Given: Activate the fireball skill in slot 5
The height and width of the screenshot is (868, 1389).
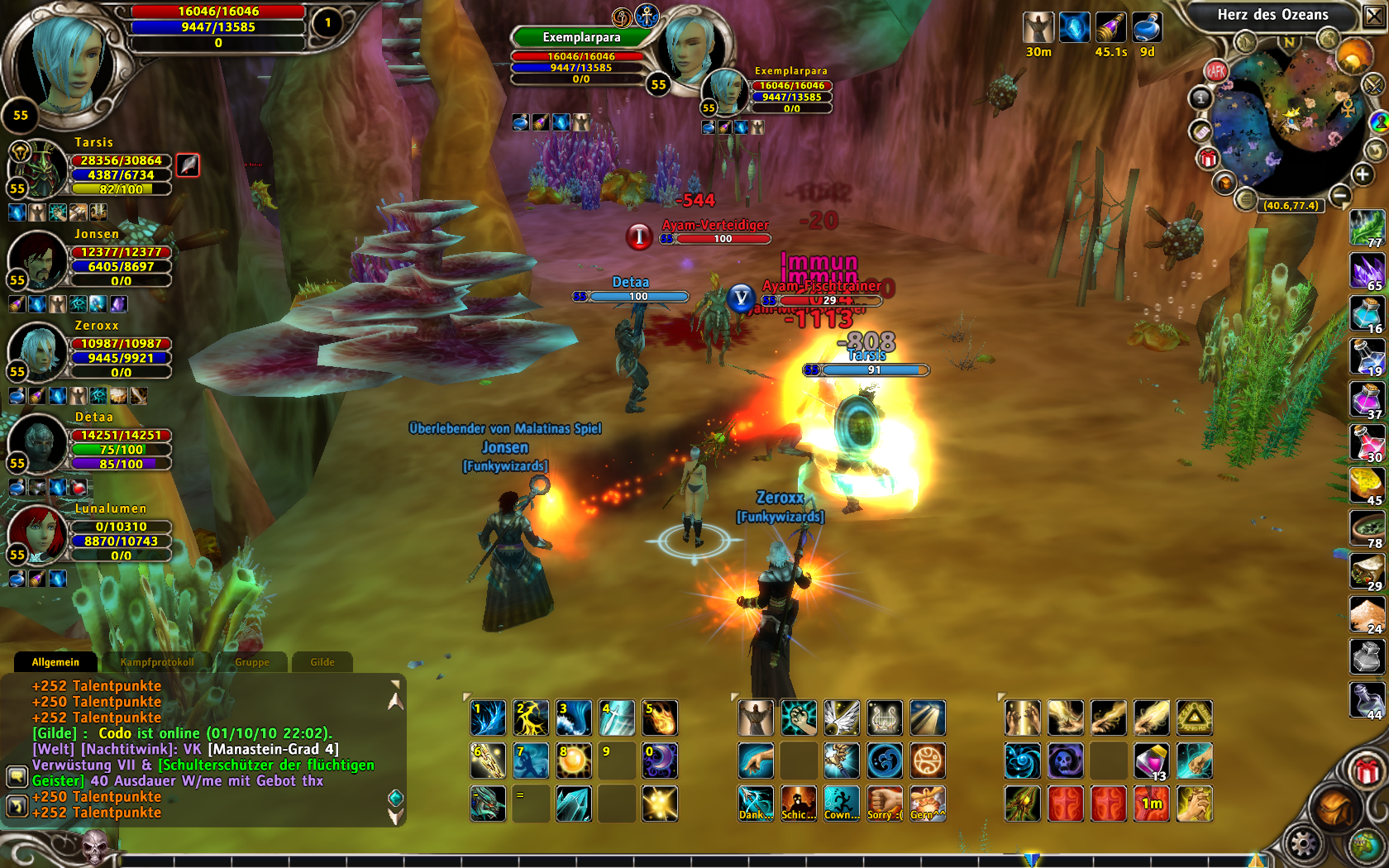Looking at the screenshot, I should 660,718.
